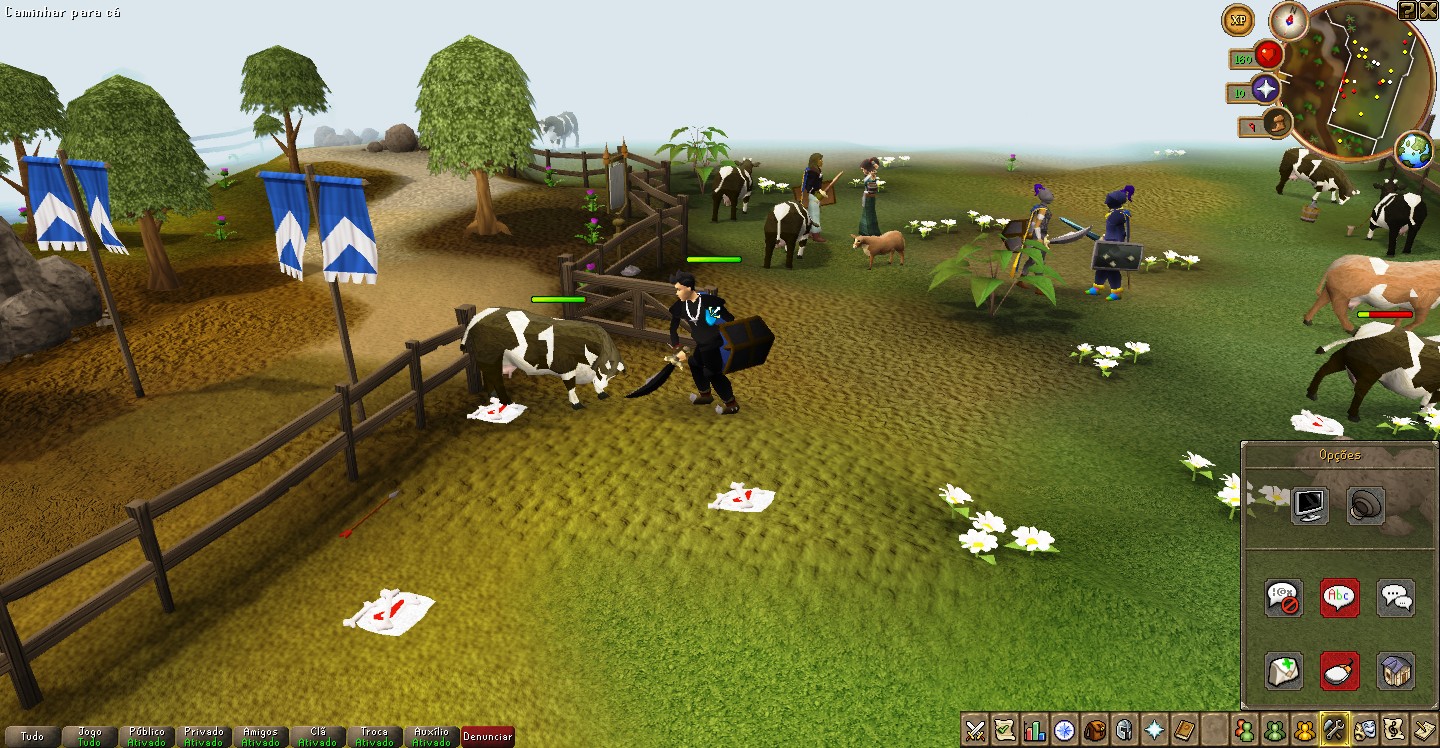This screenshot has height=748, width=1440.
Task: Disable chat effects via the Abc icon
Action: point(1339,596)
